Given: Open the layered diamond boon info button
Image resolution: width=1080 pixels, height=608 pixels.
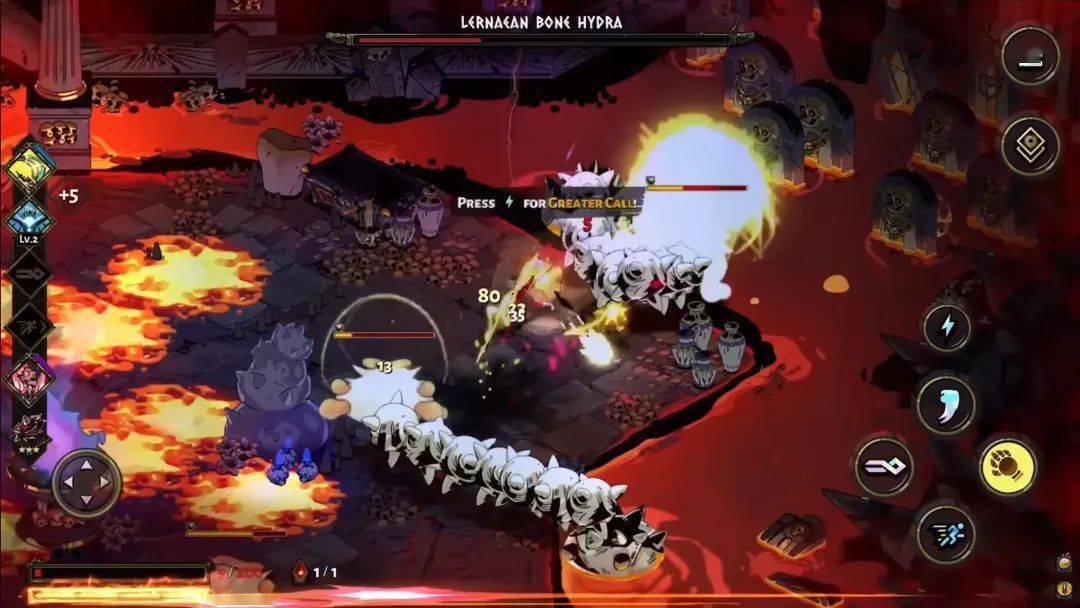Looking at the screenshot, I should tap(1030, 147).
